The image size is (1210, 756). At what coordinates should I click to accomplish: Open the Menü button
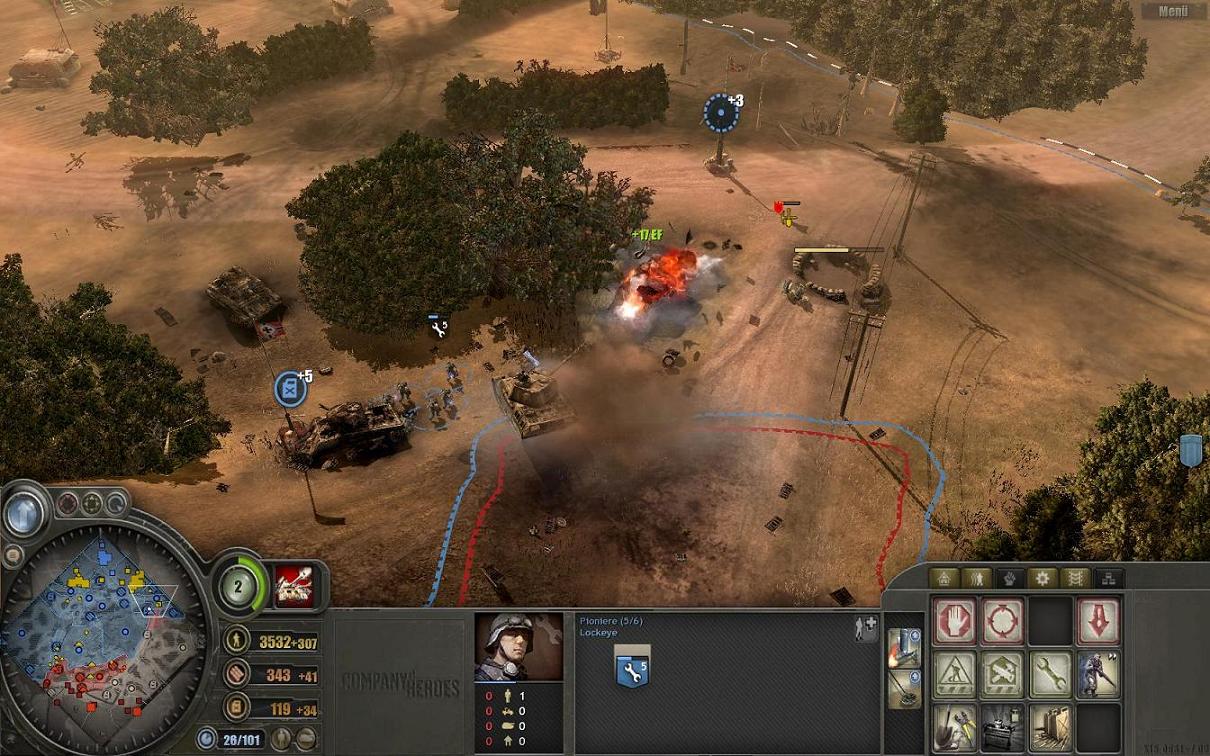(1173, 11)
